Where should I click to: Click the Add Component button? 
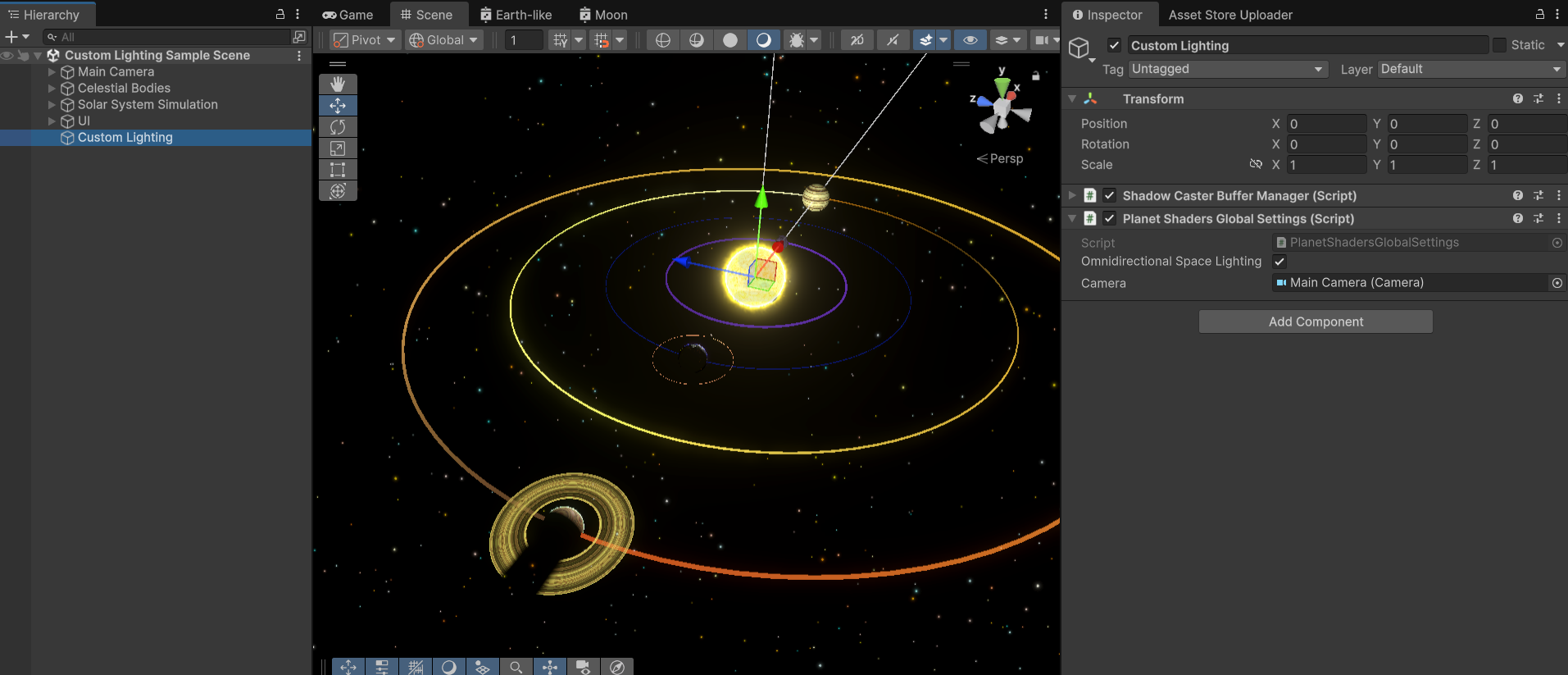click(x=1314, y=321)
